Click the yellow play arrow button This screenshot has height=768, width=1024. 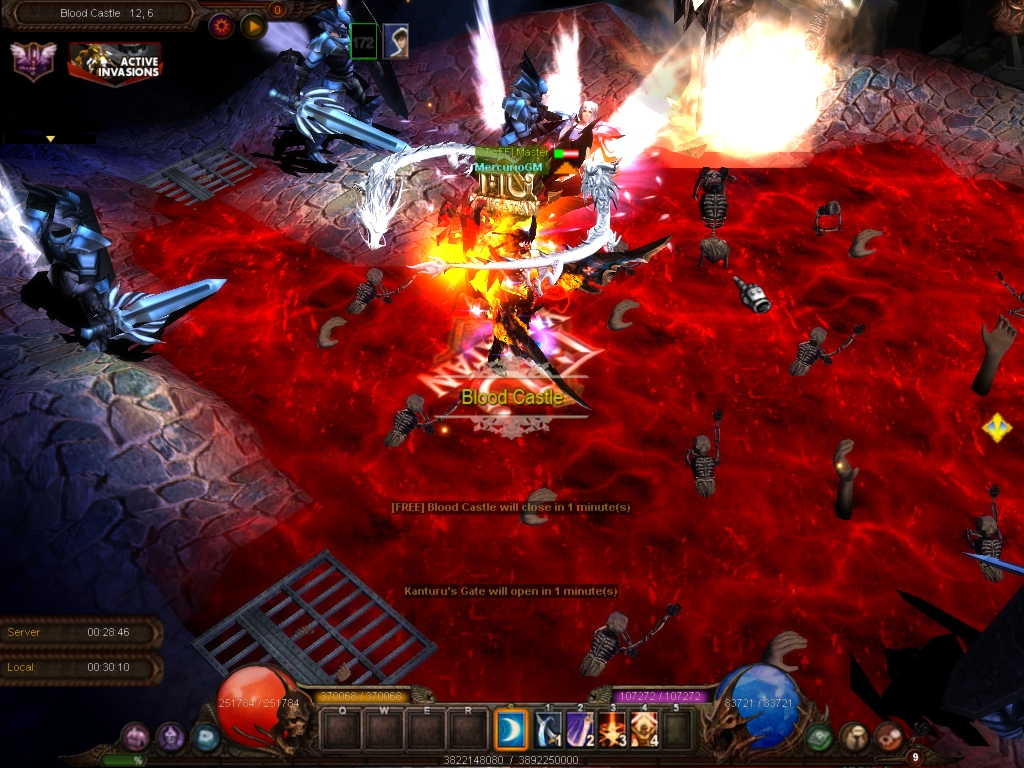click(x=253, y=26)
